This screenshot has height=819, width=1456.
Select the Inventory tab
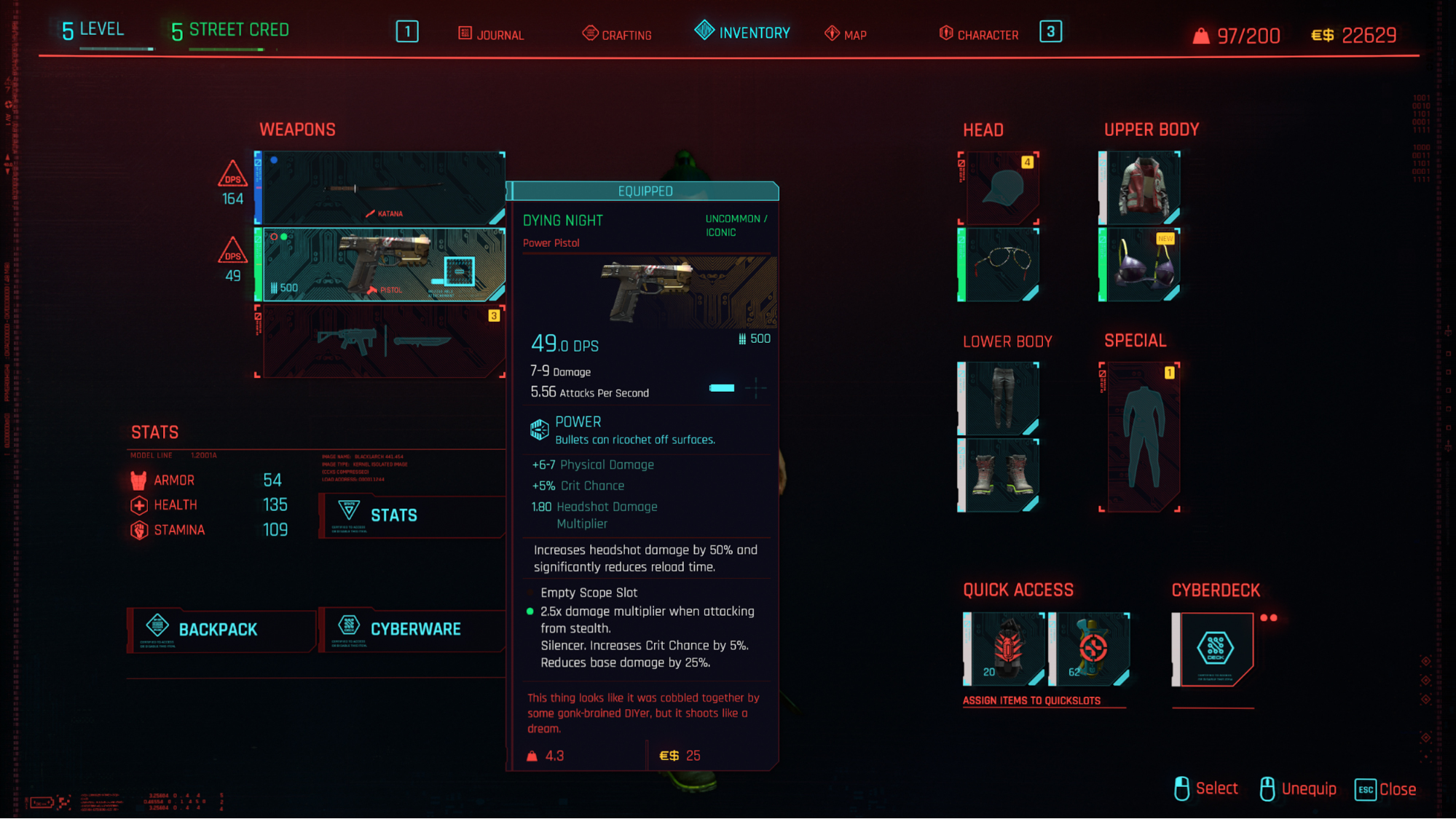[743, 33]
